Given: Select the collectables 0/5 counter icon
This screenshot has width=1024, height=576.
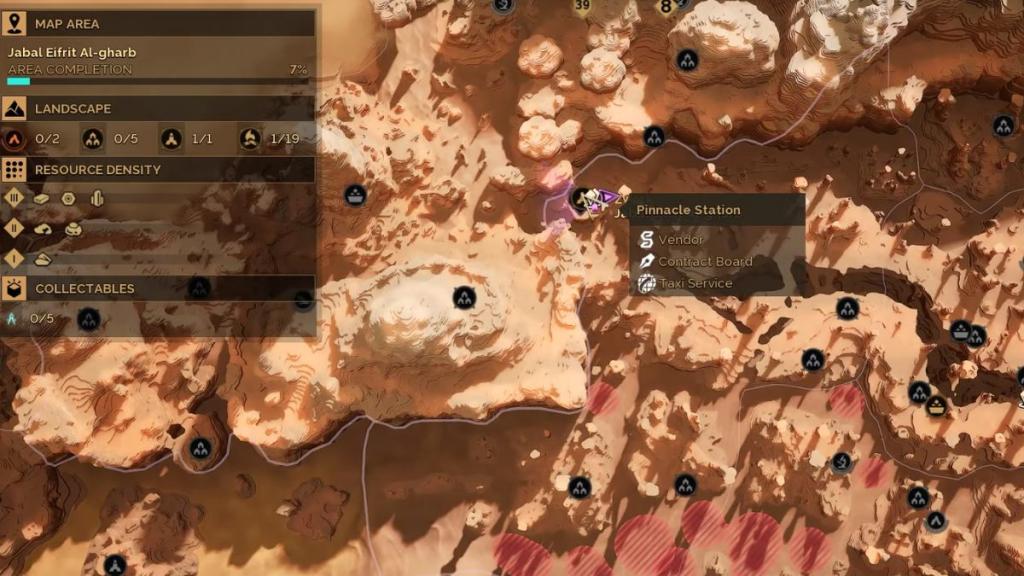Looking at the screenshot, I should [x=14, y=319].
